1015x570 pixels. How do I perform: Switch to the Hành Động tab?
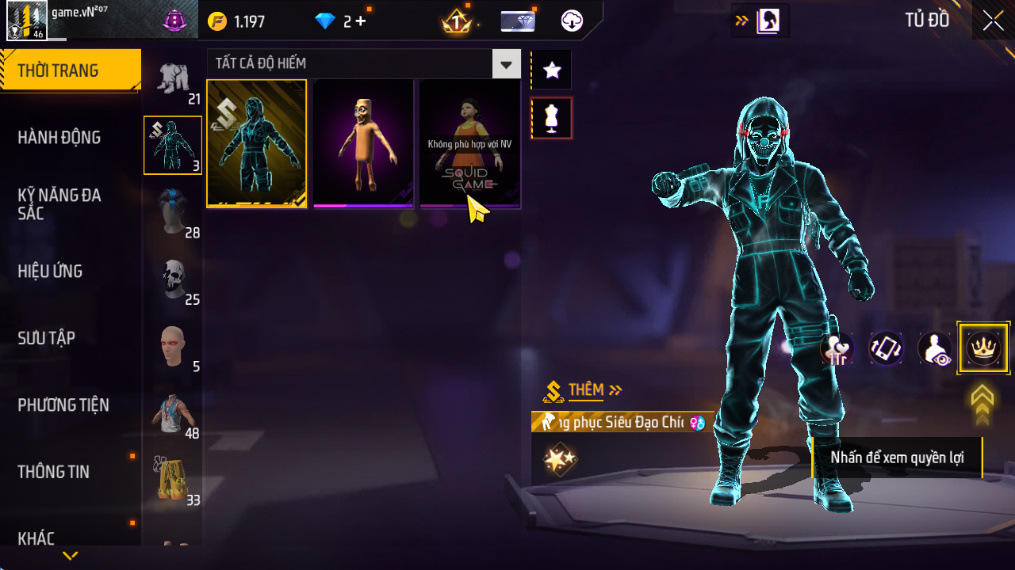[x=60, y=137]
